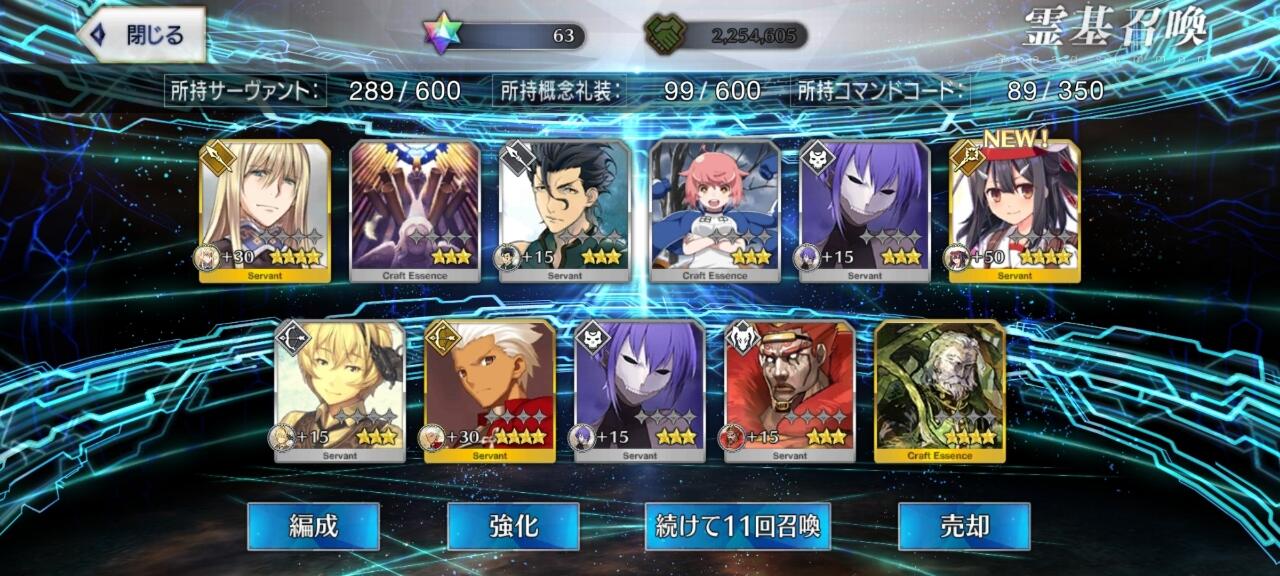Select the NEW black-haired servant card
The height and width of the screenshot is (576, 1280).
pos(1014,211)
